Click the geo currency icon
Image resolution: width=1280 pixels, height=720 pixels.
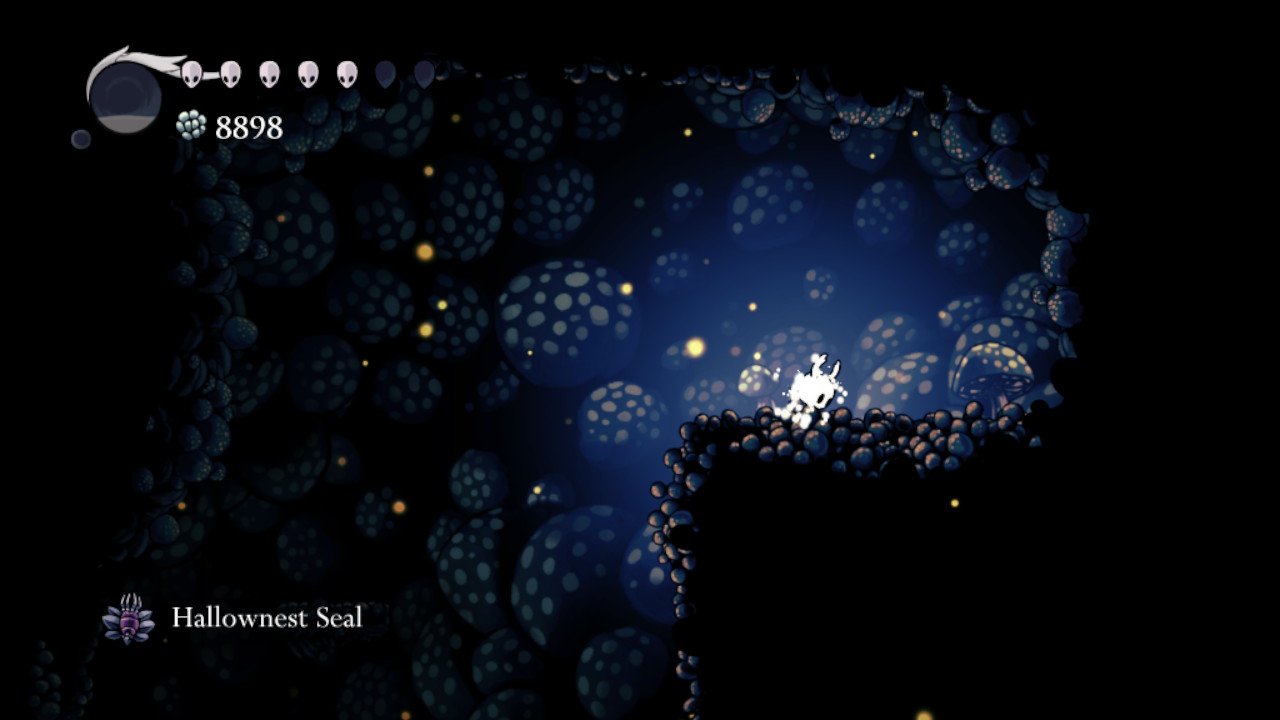pyautogui.click(x=191, y=124)
